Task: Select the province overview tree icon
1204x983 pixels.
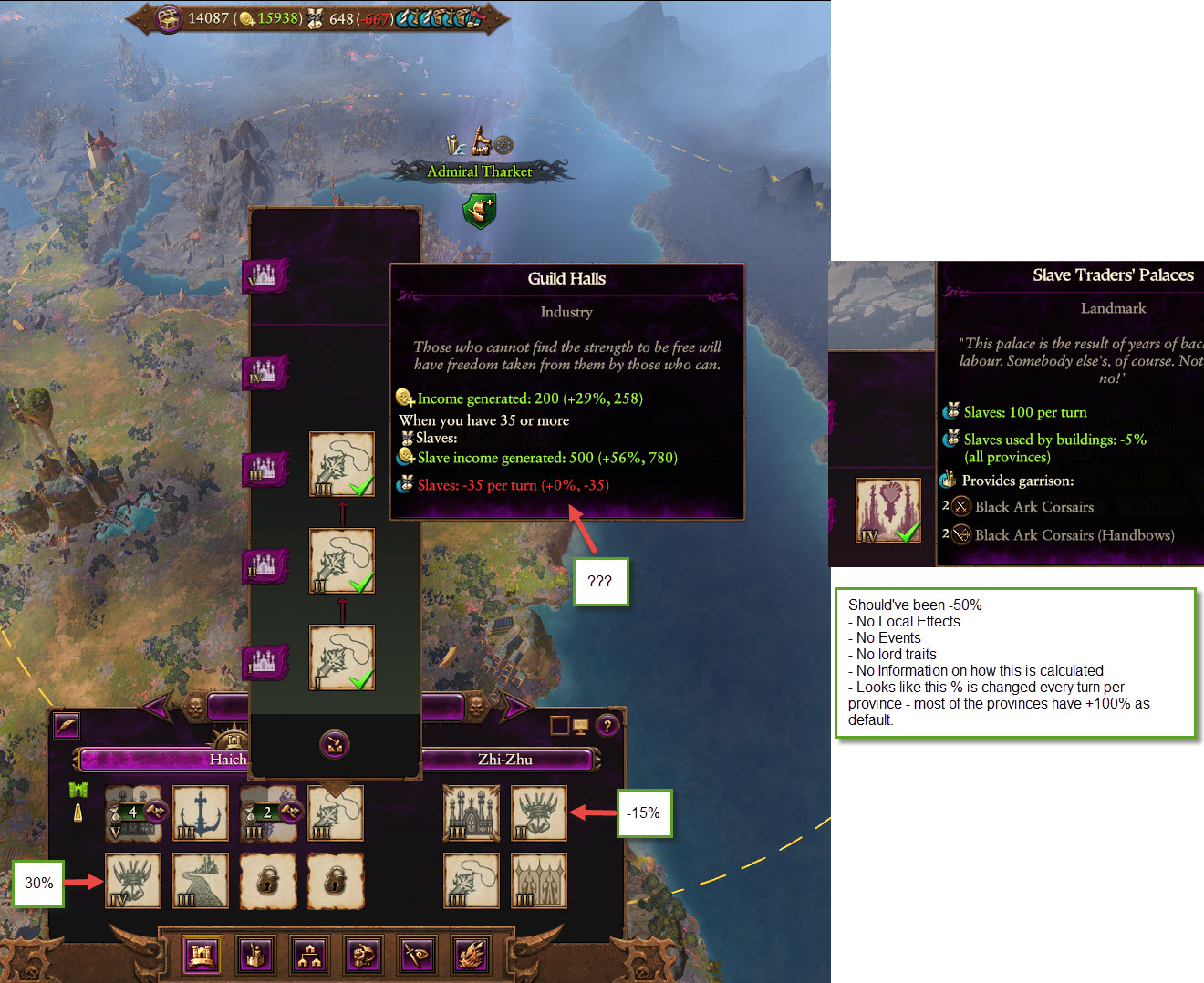Action: 310,955
